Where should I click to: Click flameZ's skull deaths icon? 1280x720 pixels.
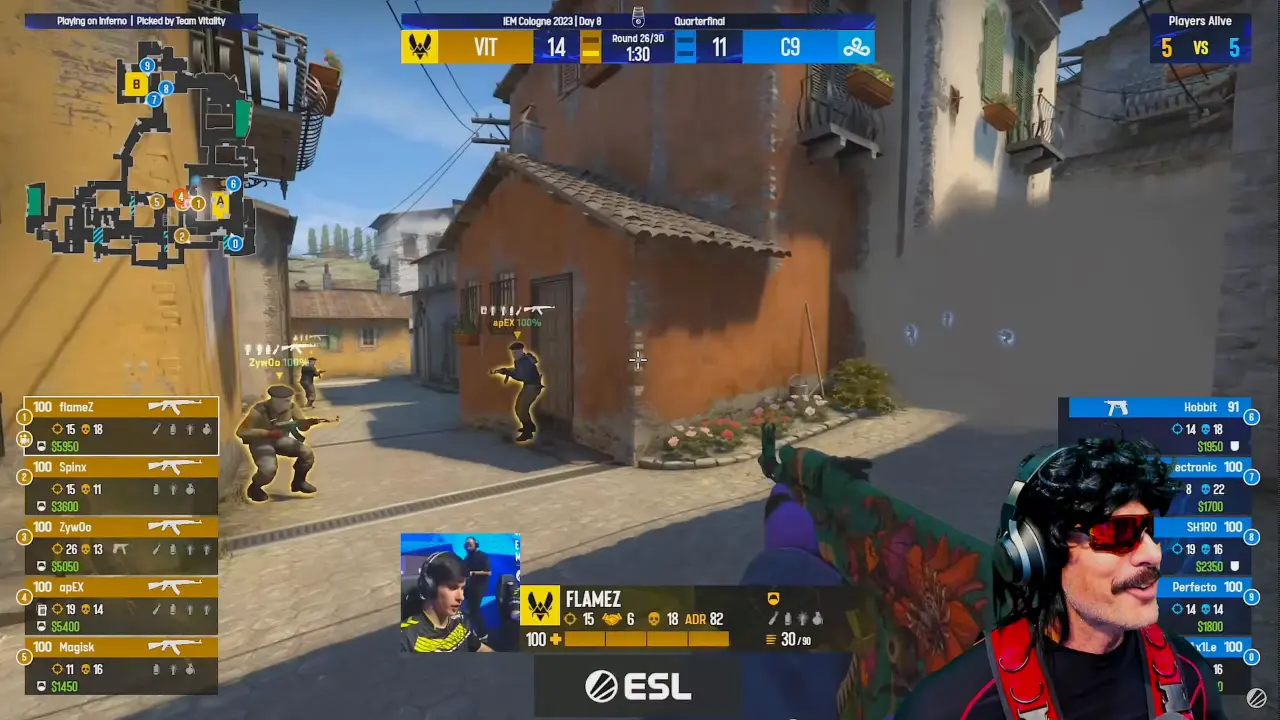click(85, 430)
